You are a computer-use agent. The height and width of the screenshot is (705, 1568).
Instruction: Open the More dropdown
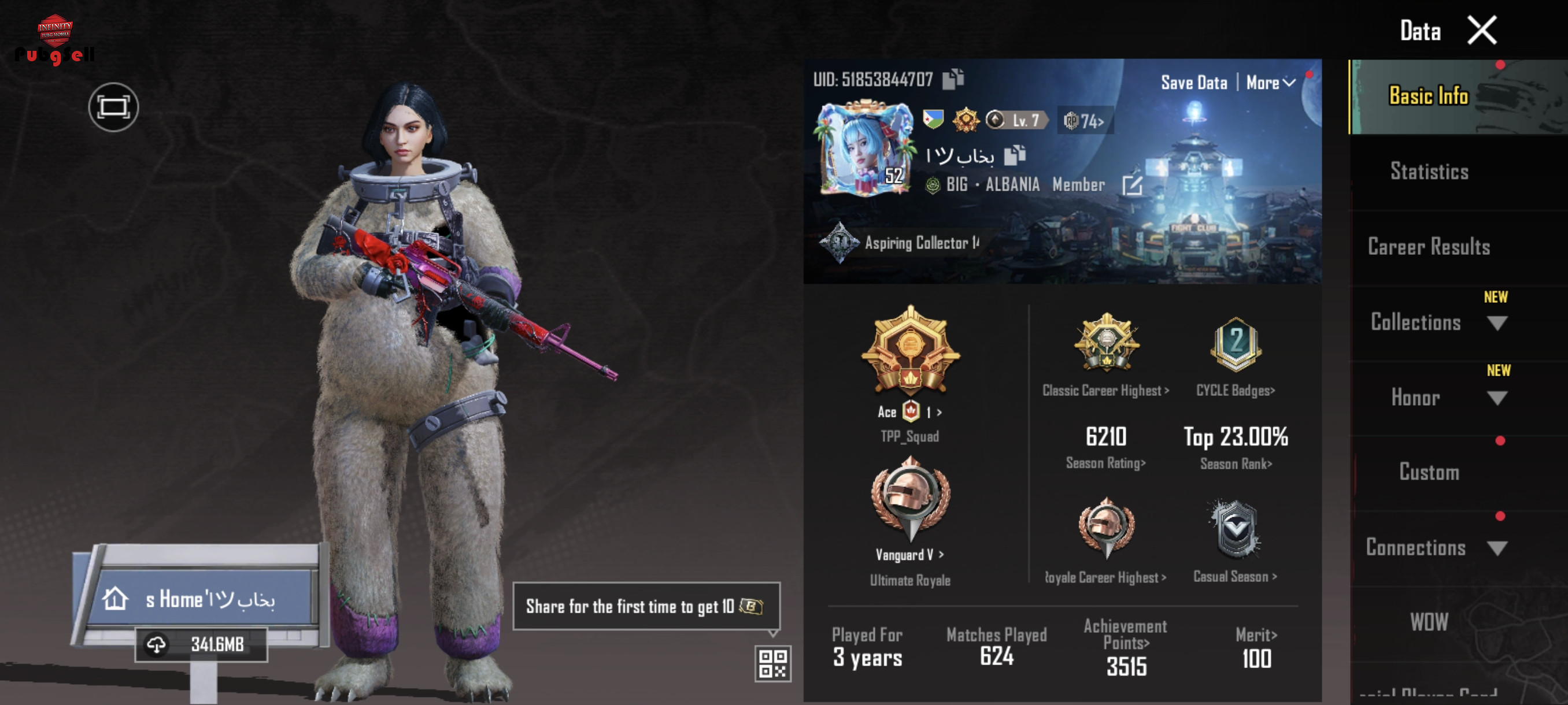[x=1270, y=83]
